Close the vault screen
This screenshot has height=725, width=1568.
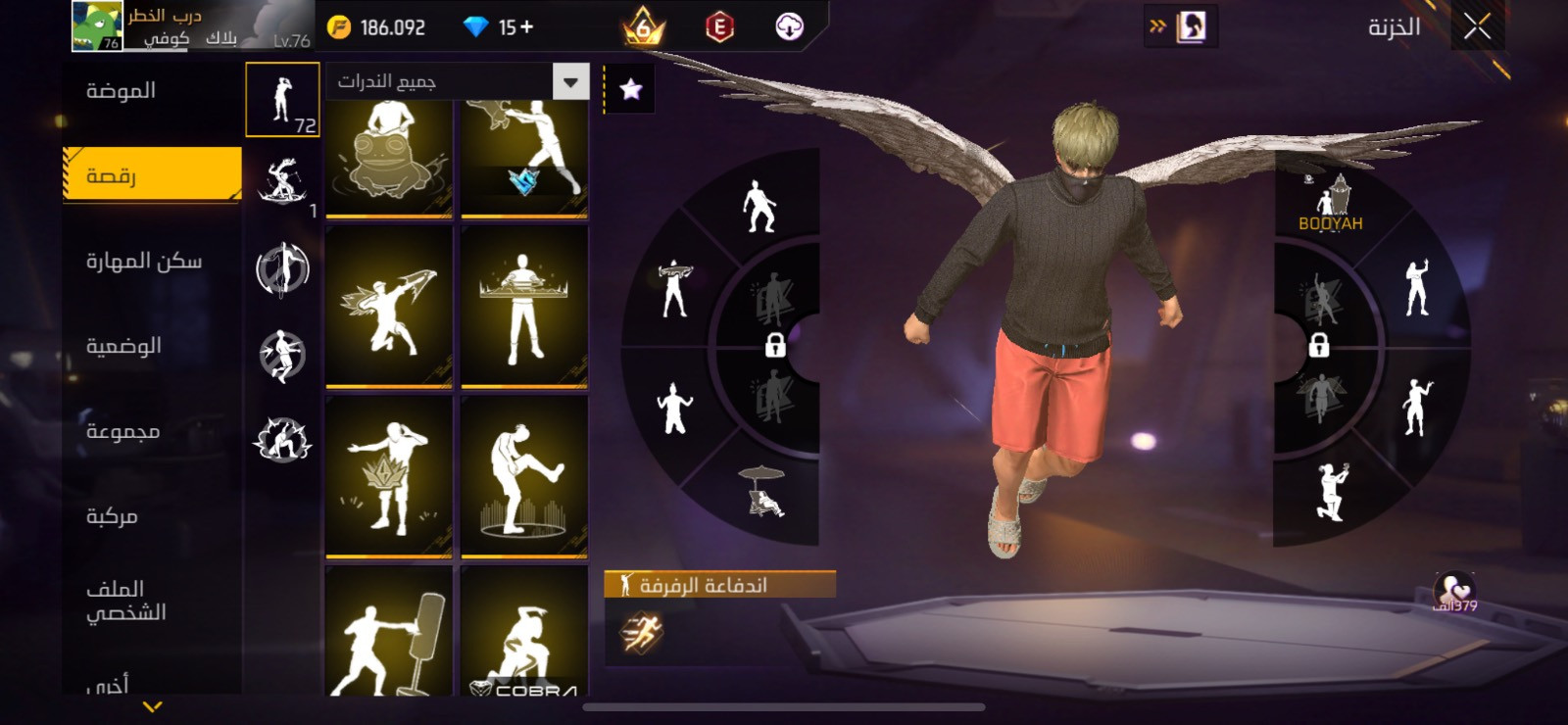(x=1477, y=27)
